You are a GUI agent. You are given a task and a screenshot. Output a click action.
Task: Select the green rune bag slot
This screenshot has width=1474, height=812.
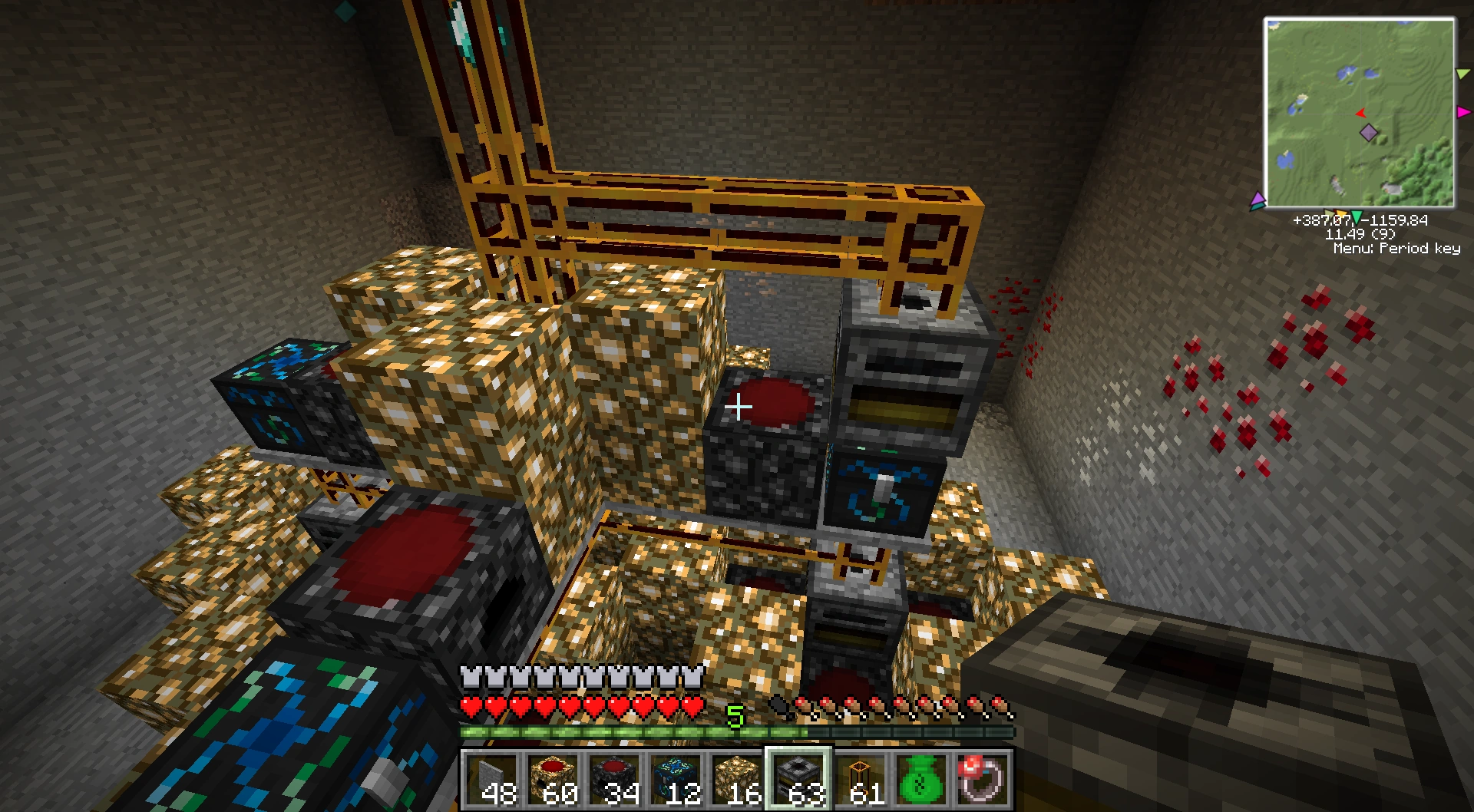[921, 780]
